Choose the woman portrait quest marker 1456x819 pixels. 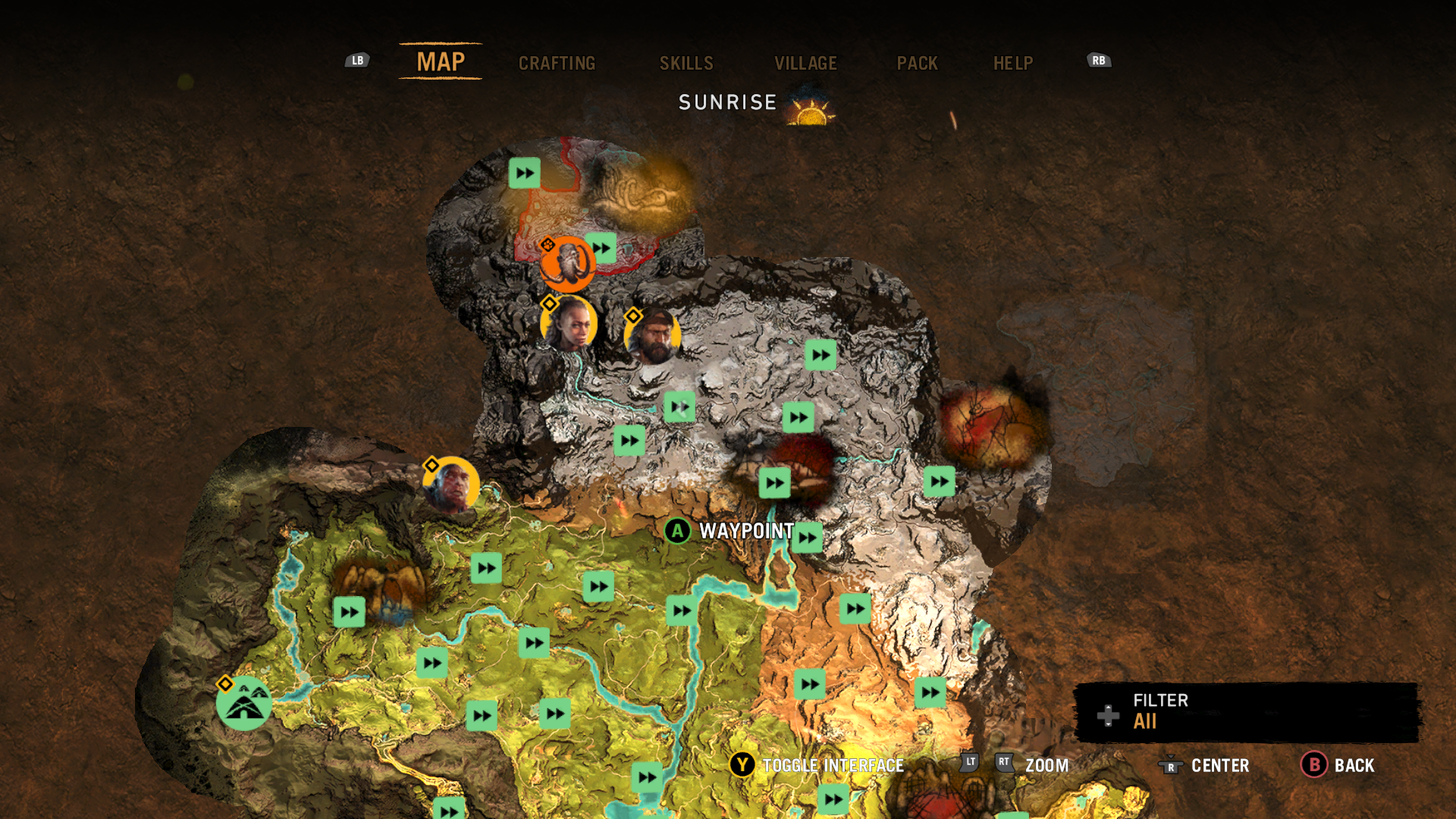pos(569,324)
